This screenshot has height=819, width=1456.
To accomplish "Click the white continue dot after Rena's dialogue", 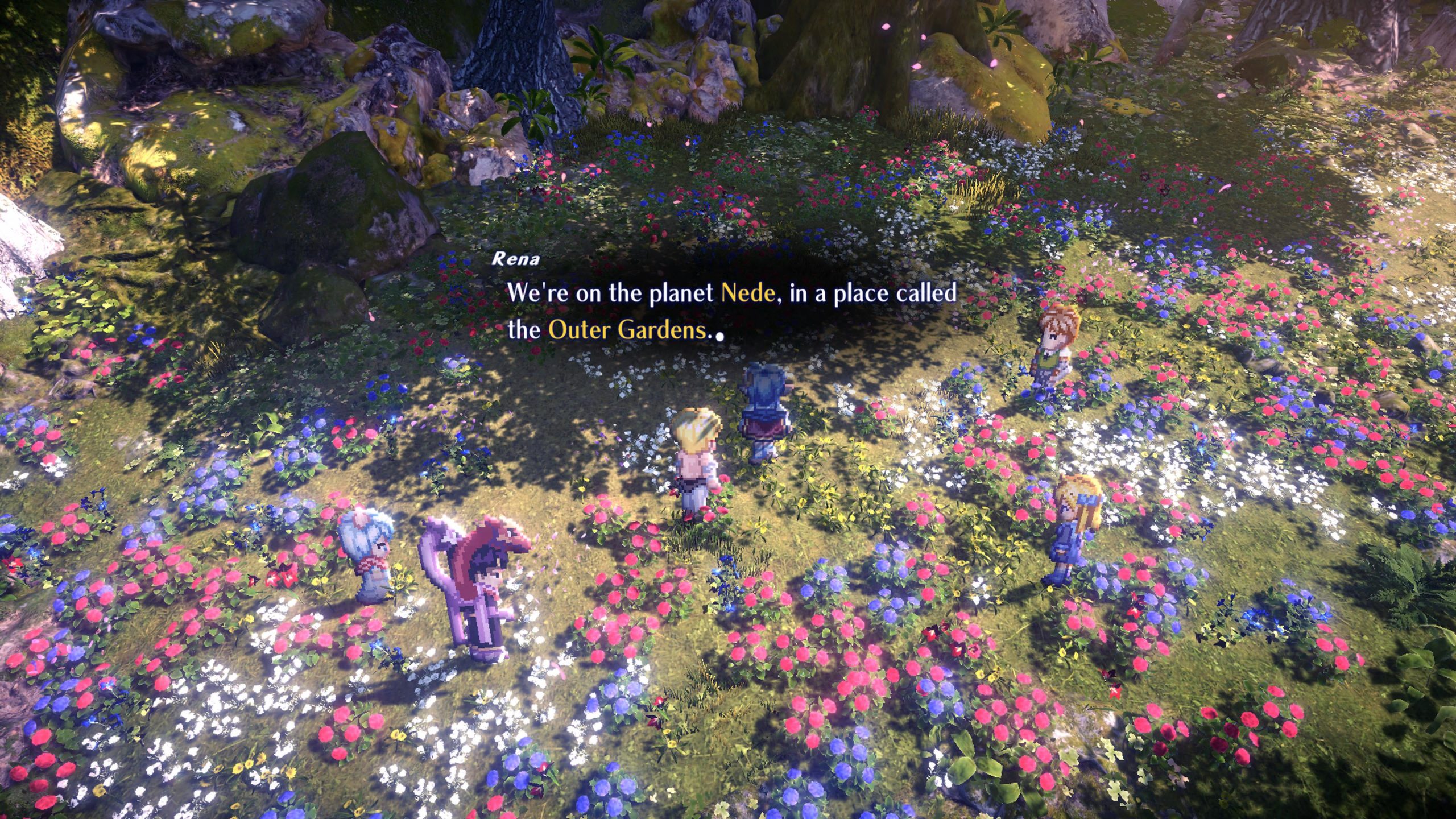I will coord(720,336).
